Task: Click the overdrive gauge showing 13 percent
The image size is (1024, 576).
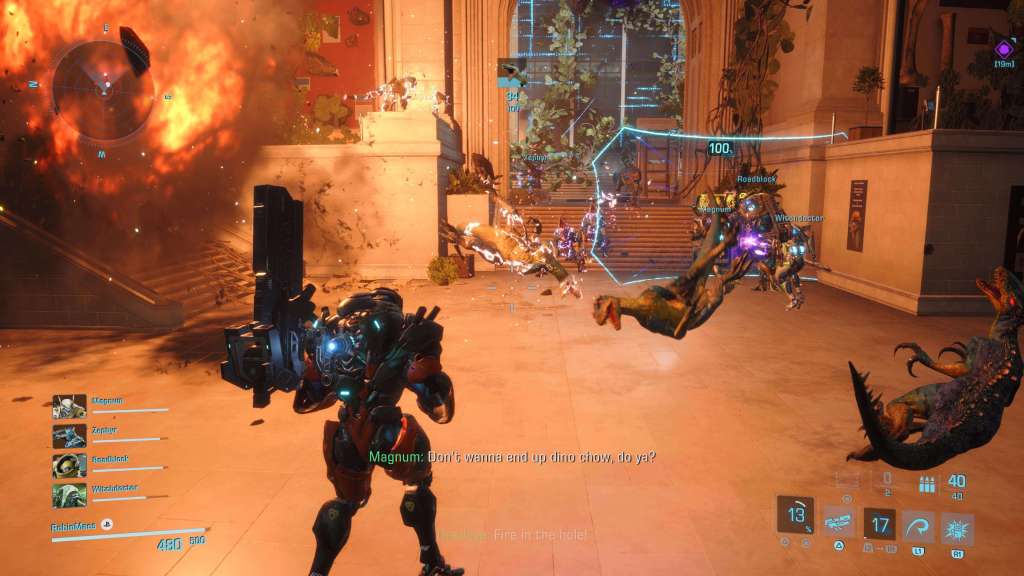Action: coord(795,514)
